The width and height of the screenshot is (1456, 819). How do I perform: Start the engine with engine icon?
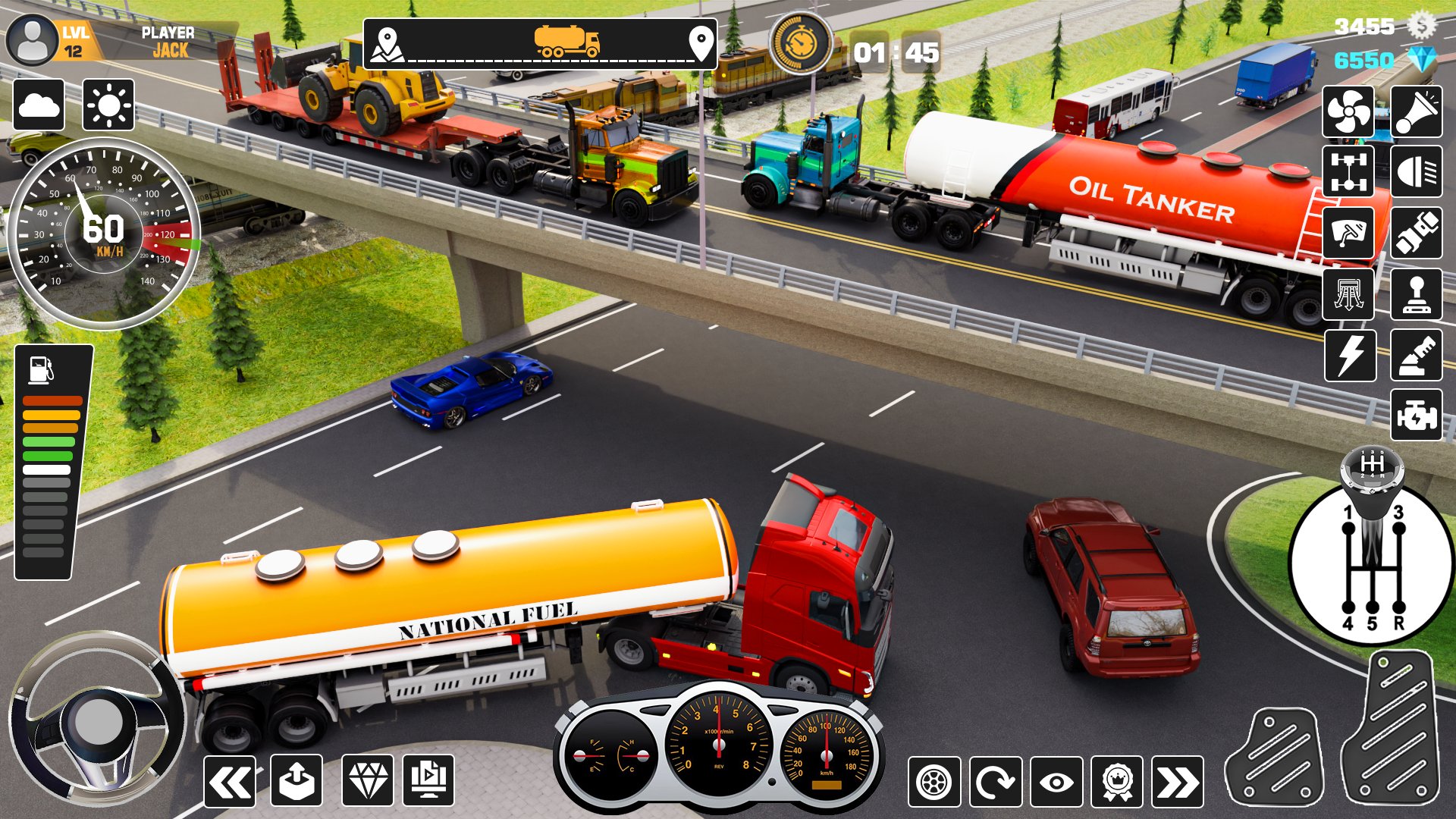[1417, 416]
